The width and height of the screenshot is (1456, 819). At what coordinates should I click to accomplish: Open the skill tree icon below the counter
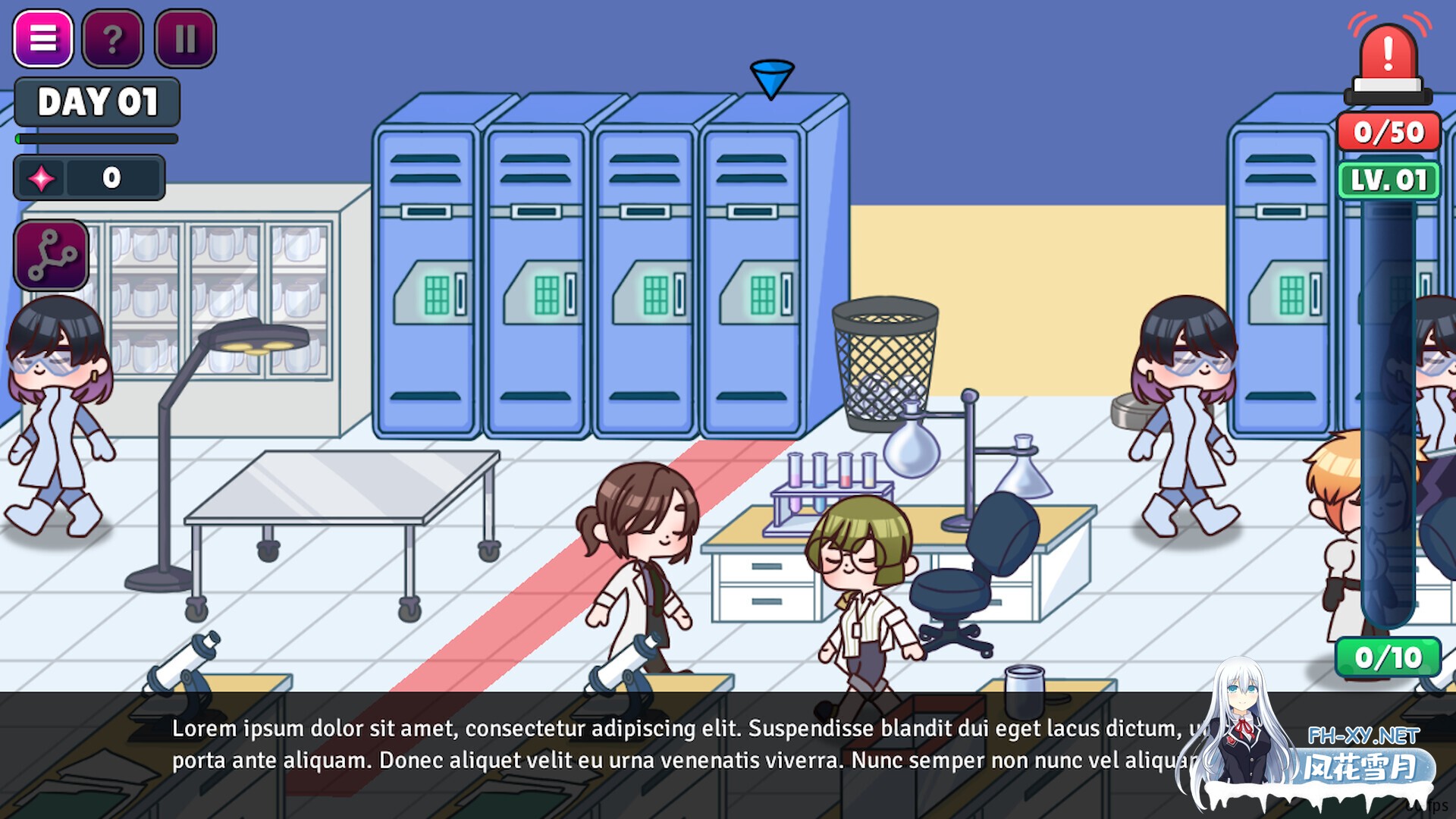(50, 256)
